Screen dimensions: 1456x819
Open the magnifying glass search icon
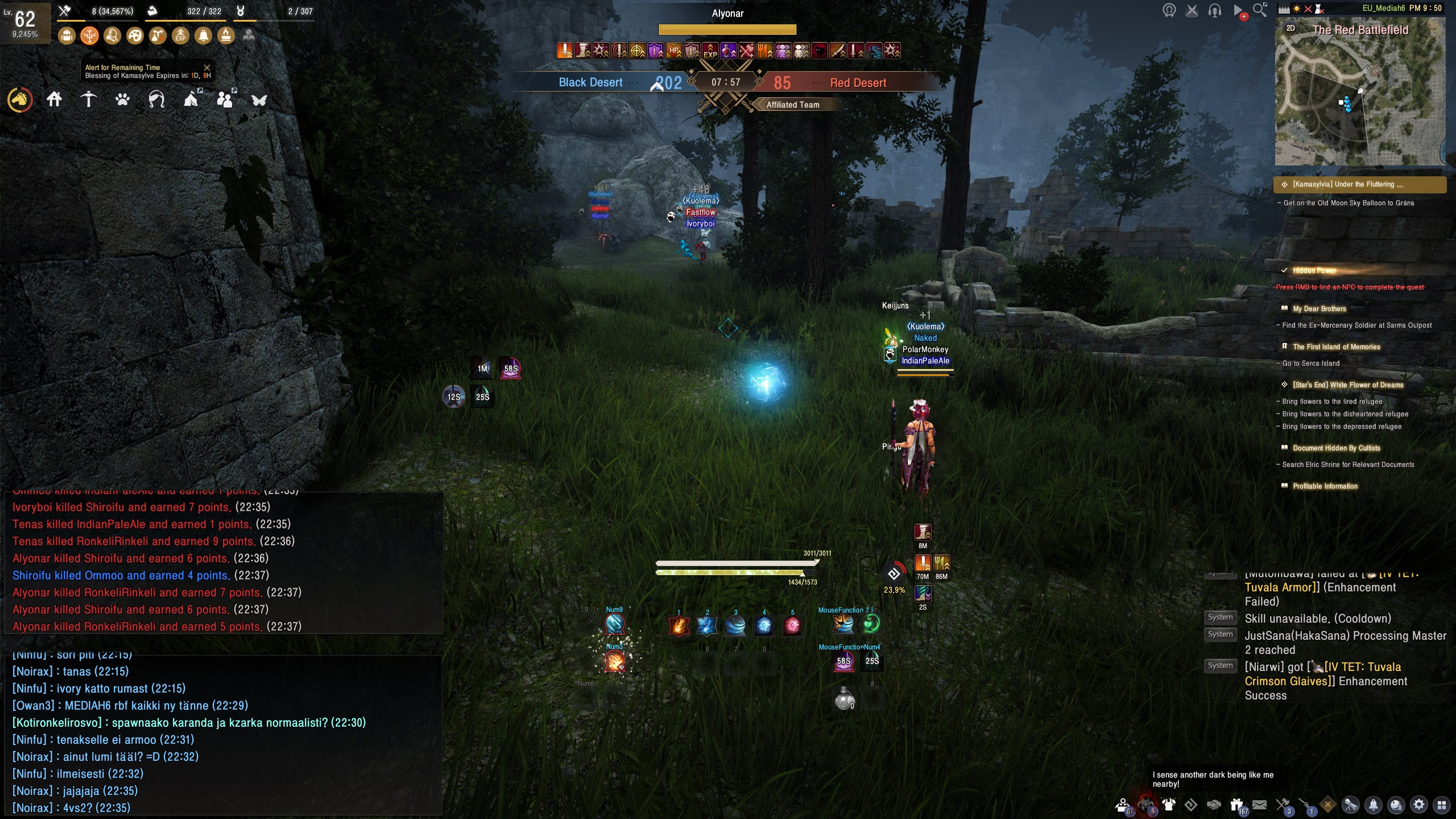[1260, 10]
